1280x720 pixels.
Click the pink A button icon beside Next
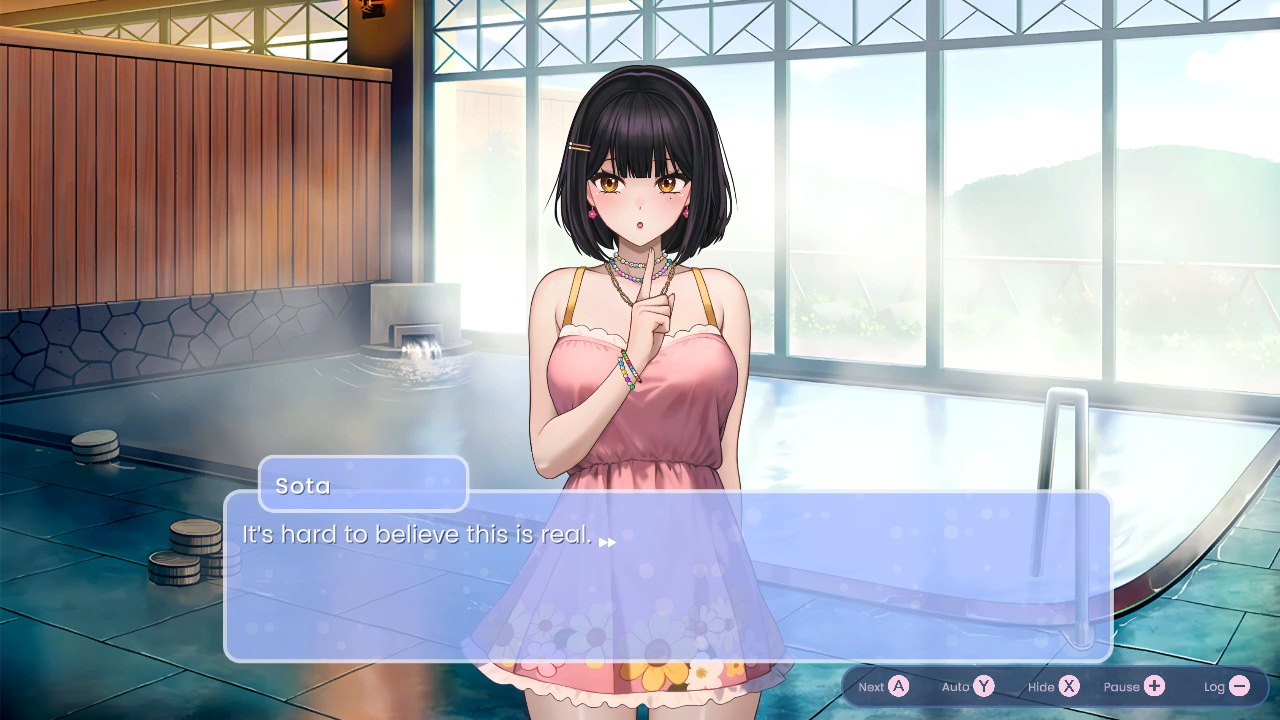[x=897, y=687]
